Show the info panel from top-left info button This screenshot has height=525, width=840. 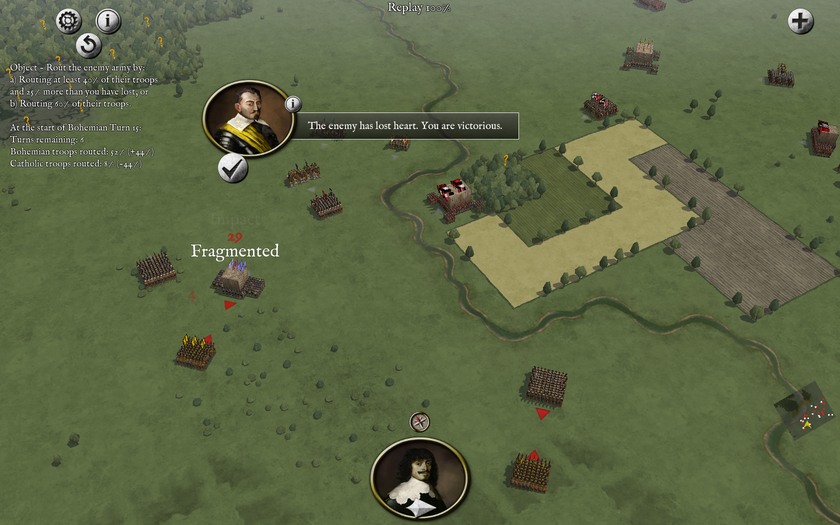[x=108, y=20]
